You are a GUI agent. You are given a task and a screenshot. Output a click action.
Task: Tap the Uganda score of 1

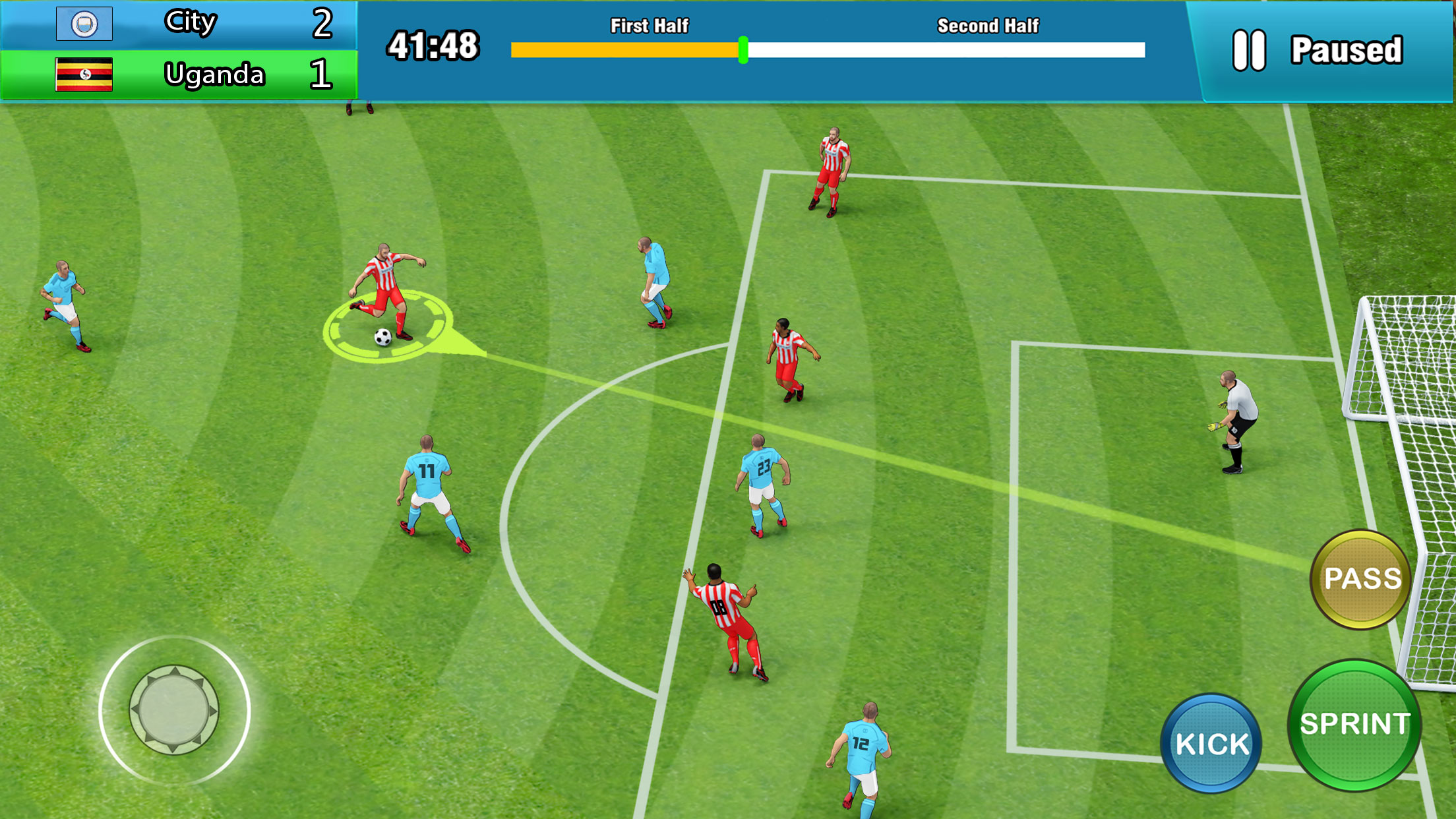[322, 75]
